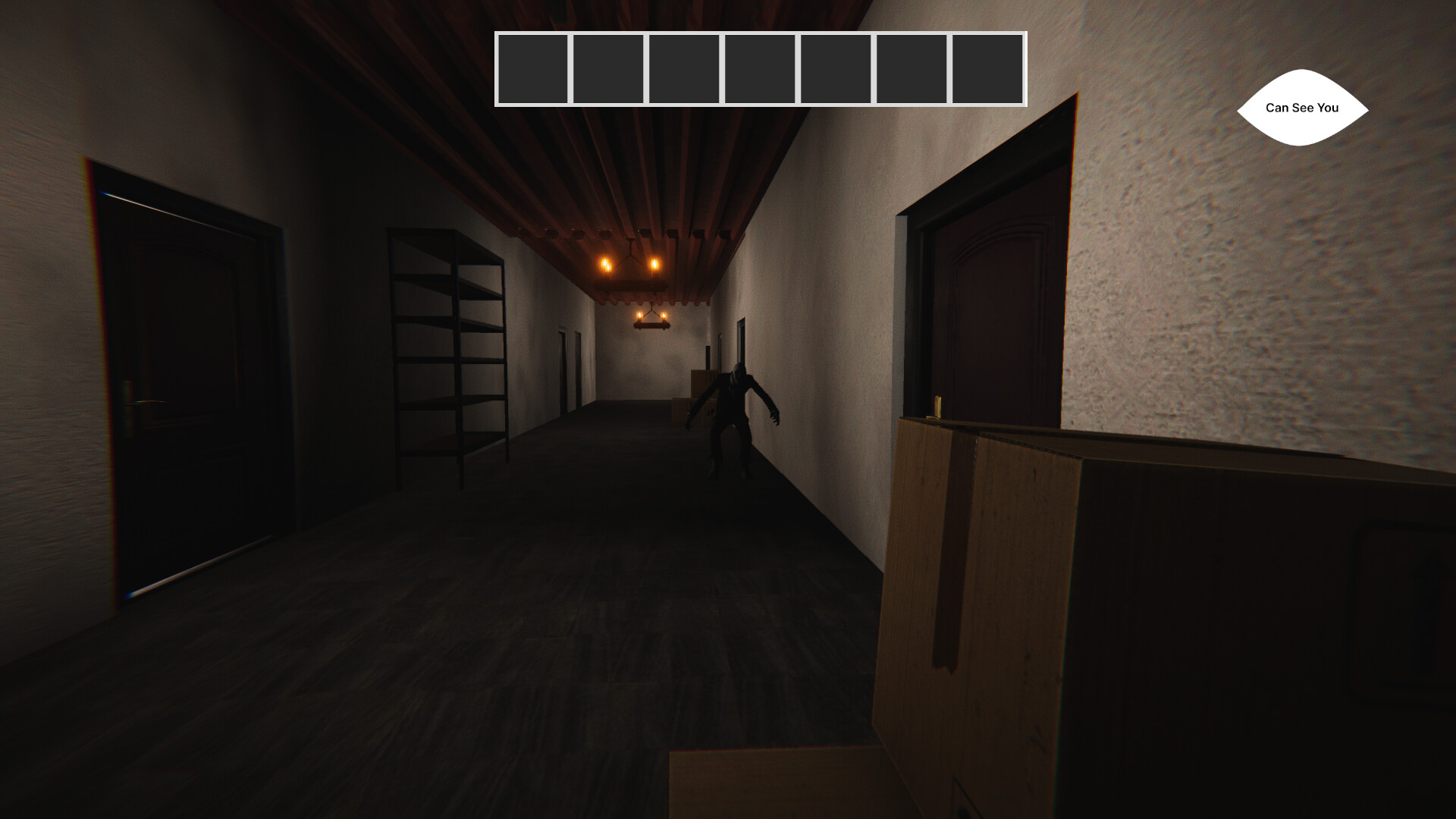This screenshot has height=819, width=1456.
Task: Select the second inventory slot
Action: click(x=608, y=69)
